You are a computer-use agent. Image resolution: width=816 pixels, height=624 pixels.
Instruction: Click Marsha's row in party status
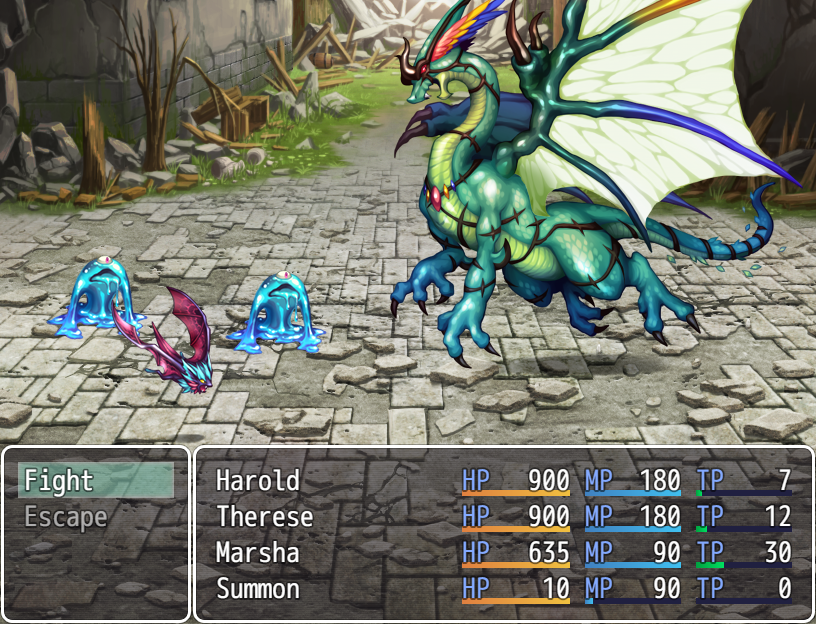click(x=503, y=553)
